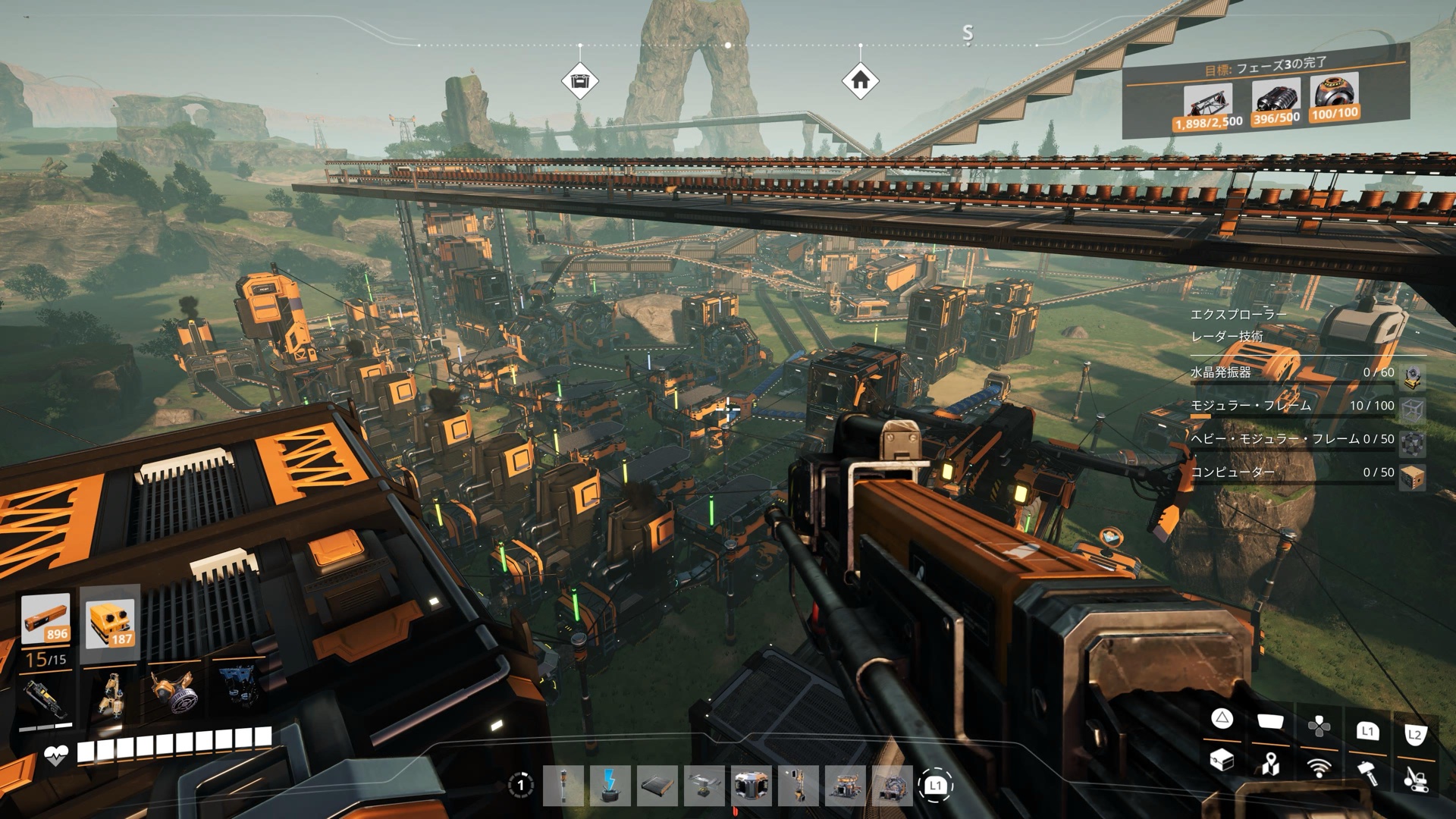Select the last machine hotbar slot
Viewport: 1456px width, 819px height.
893,786
